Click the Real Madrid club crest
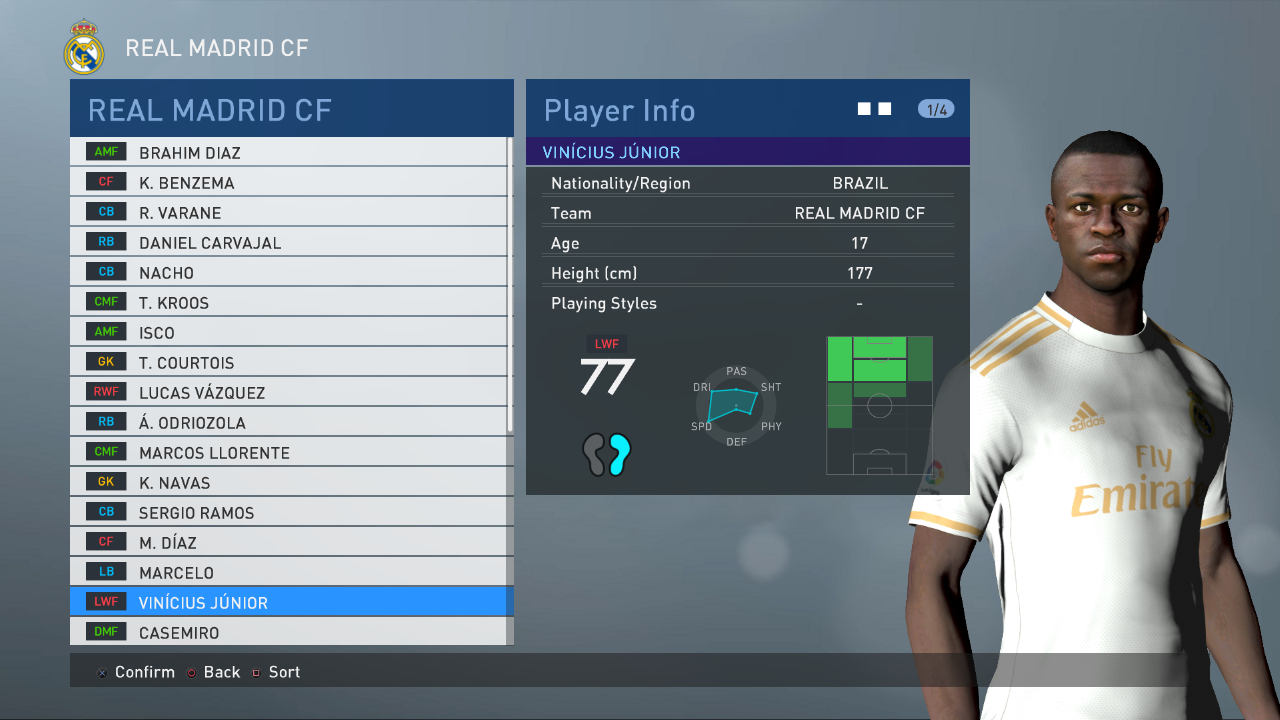The image size is (1280, 720). click(83, 46)
